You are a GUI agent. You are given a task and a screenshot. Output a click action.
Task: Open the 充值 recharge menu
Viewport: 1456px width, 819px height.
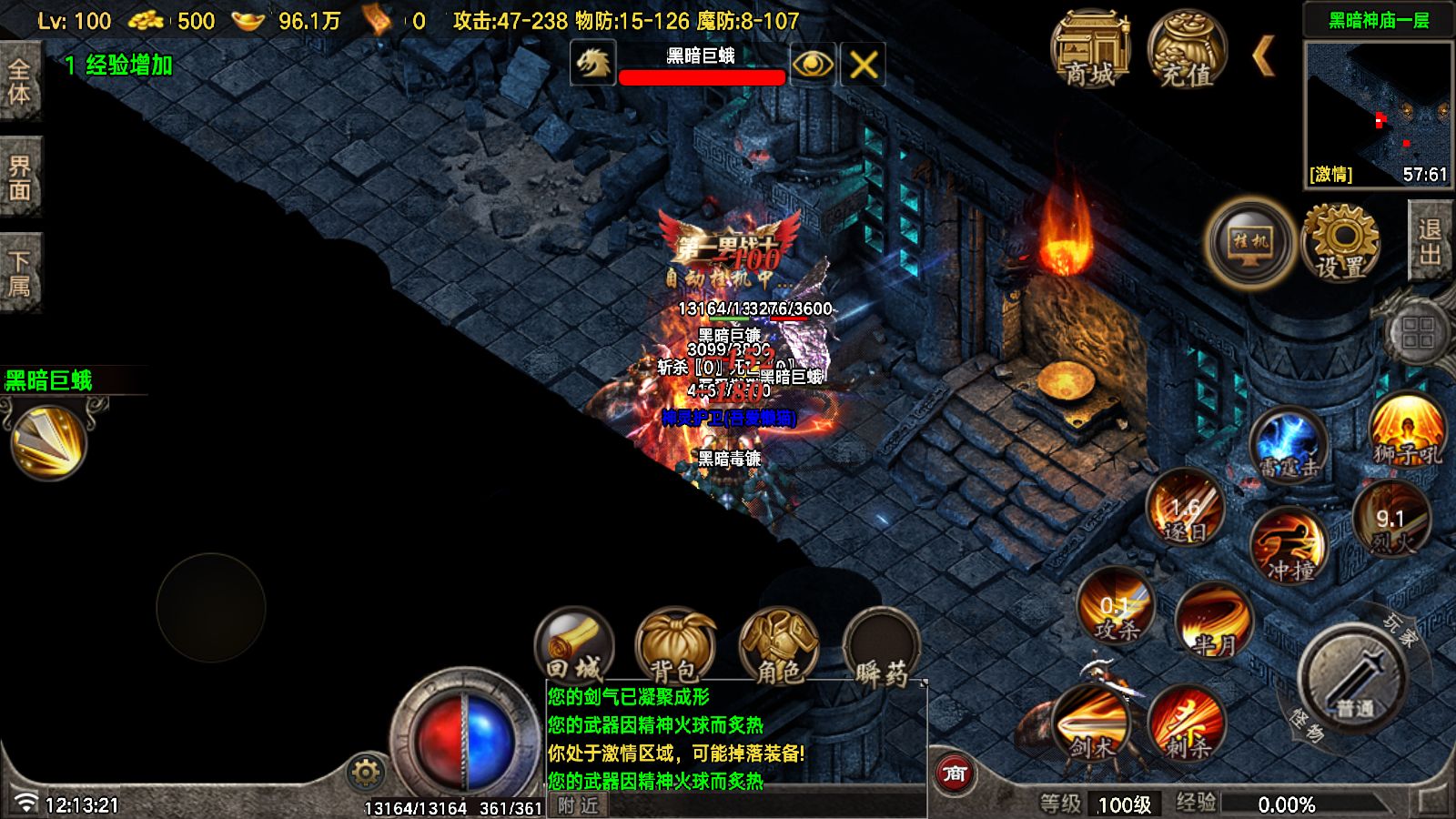pos(1187,51)
